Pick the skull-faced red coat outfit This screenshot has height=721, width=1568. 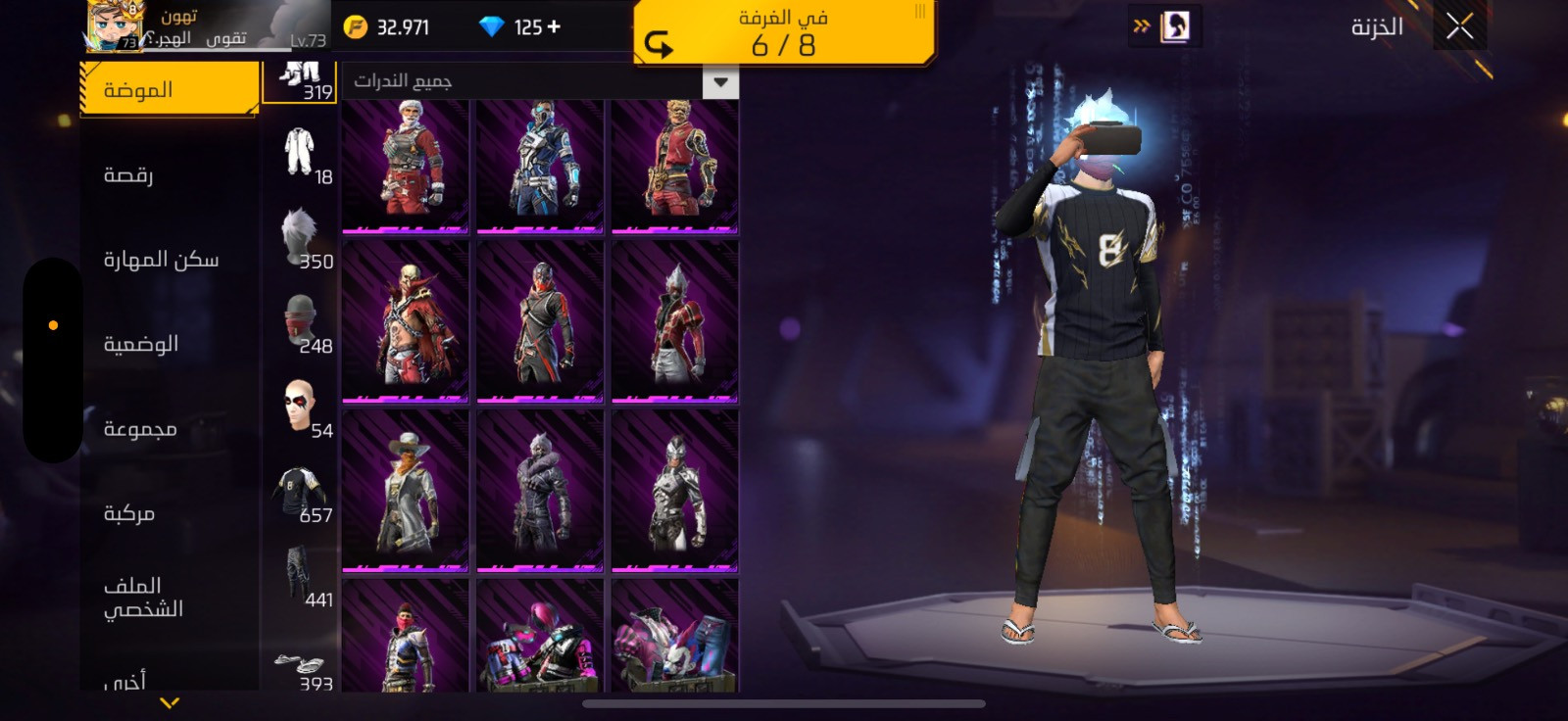406,323
